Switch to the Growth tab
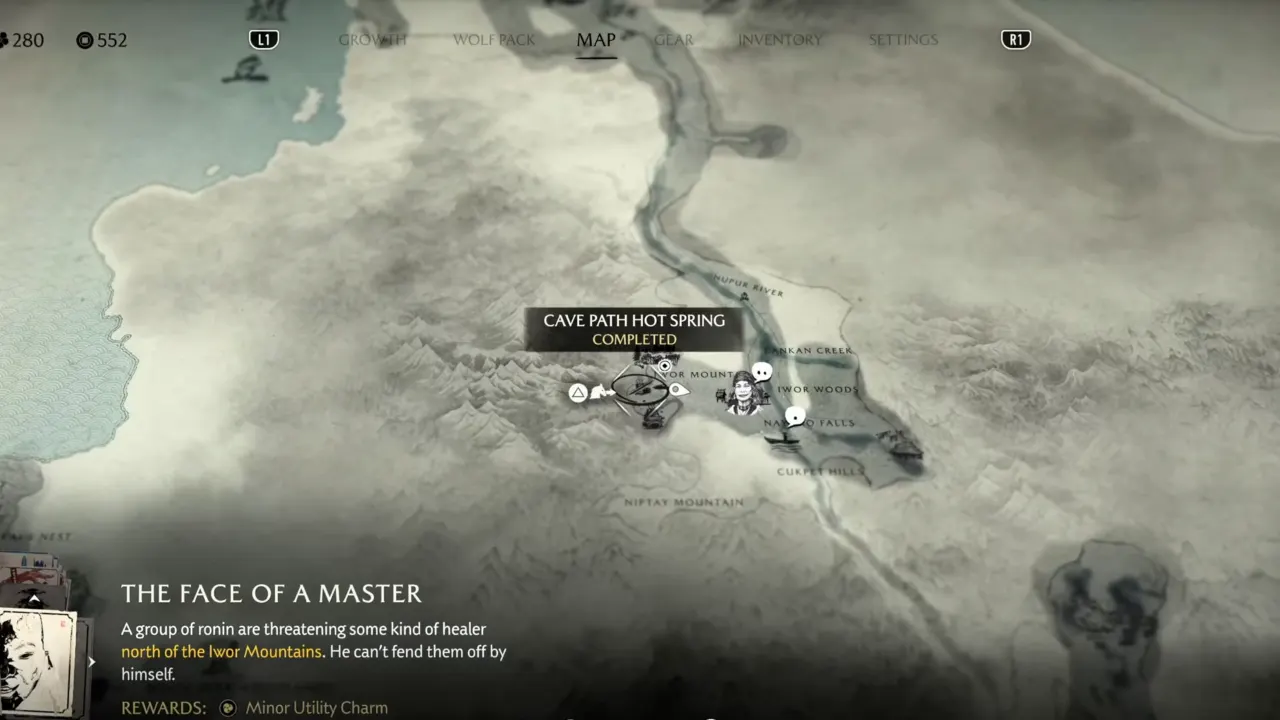1280x720 pixels. click(x=372, y=40)
